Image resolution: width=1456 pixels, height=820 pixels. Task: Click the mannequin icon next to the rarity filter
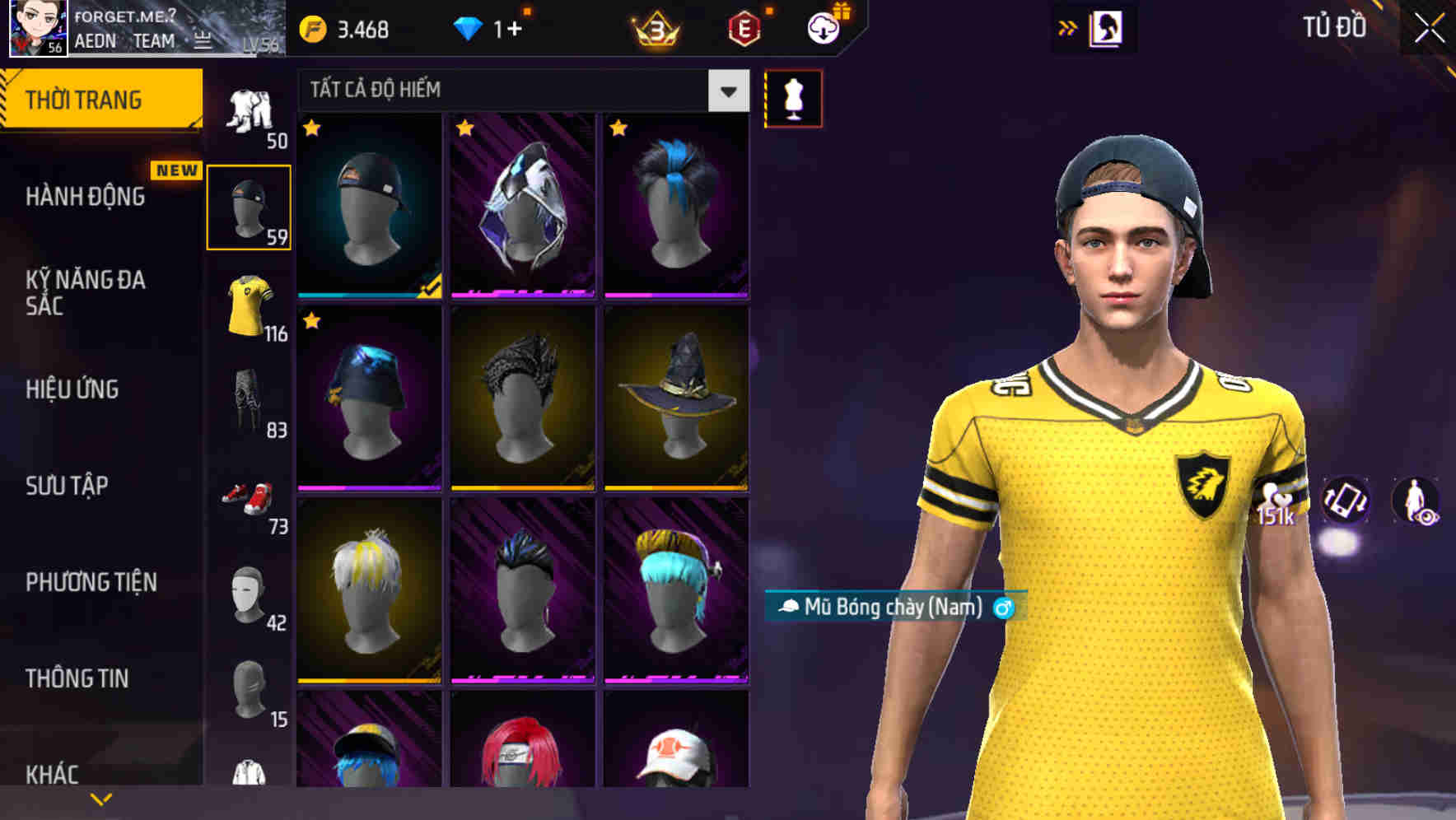coord(793,97)
